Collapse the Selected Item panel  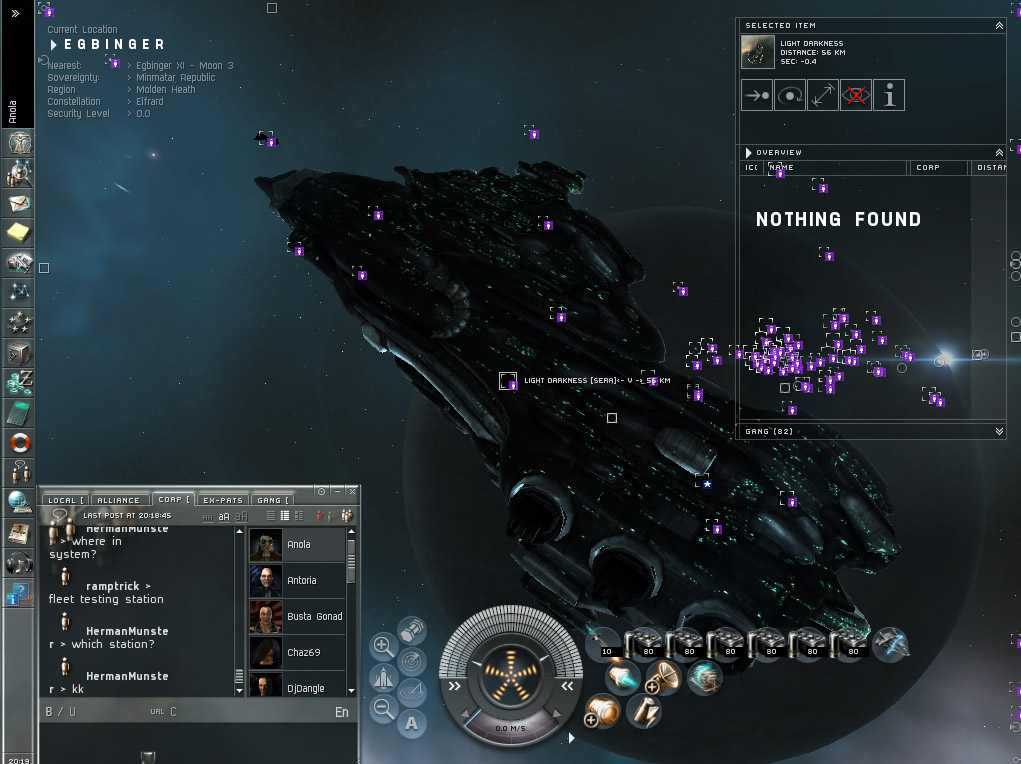tap(999, 26)
